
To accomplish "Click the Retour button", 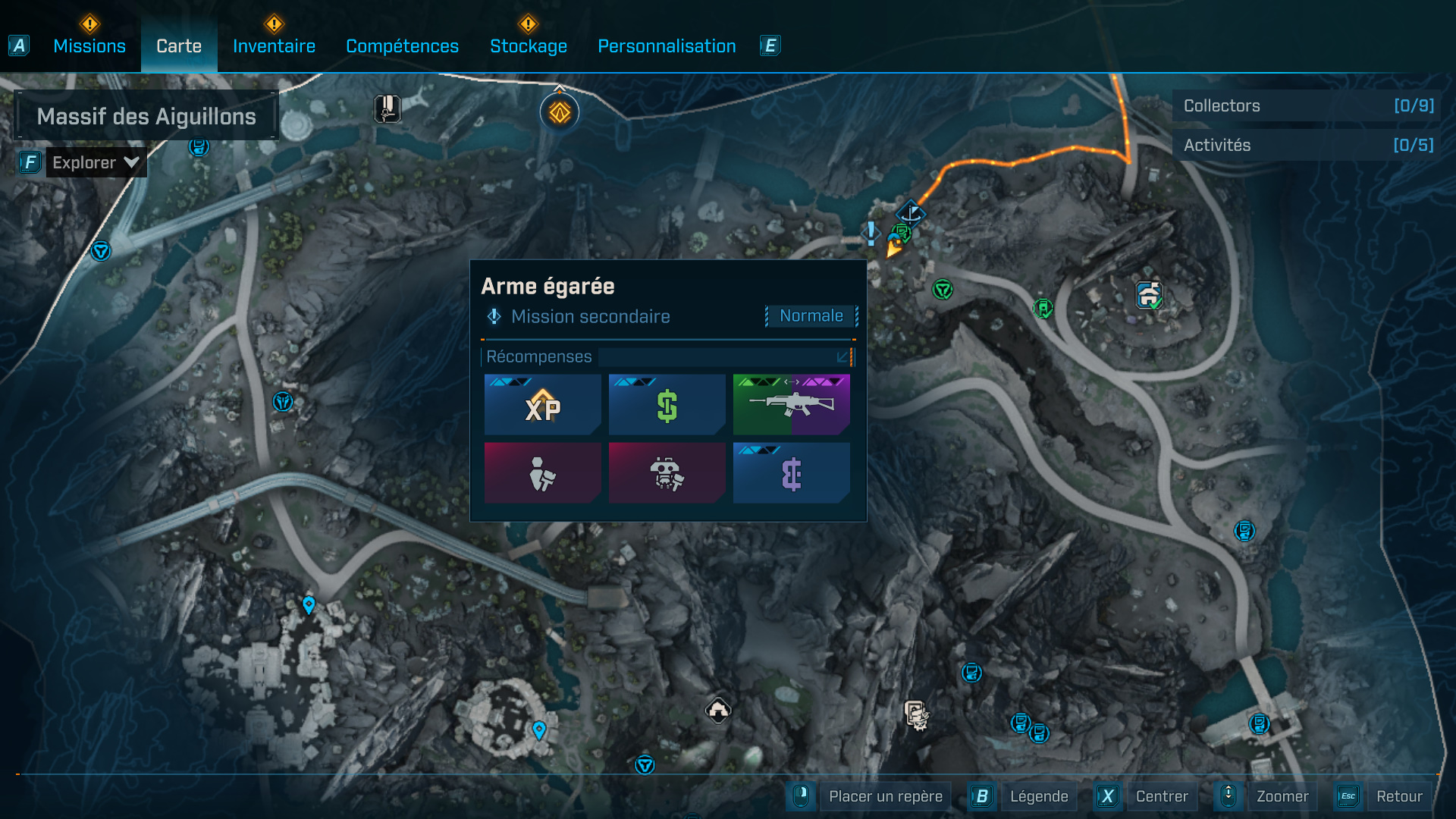I will [1398, 796].
